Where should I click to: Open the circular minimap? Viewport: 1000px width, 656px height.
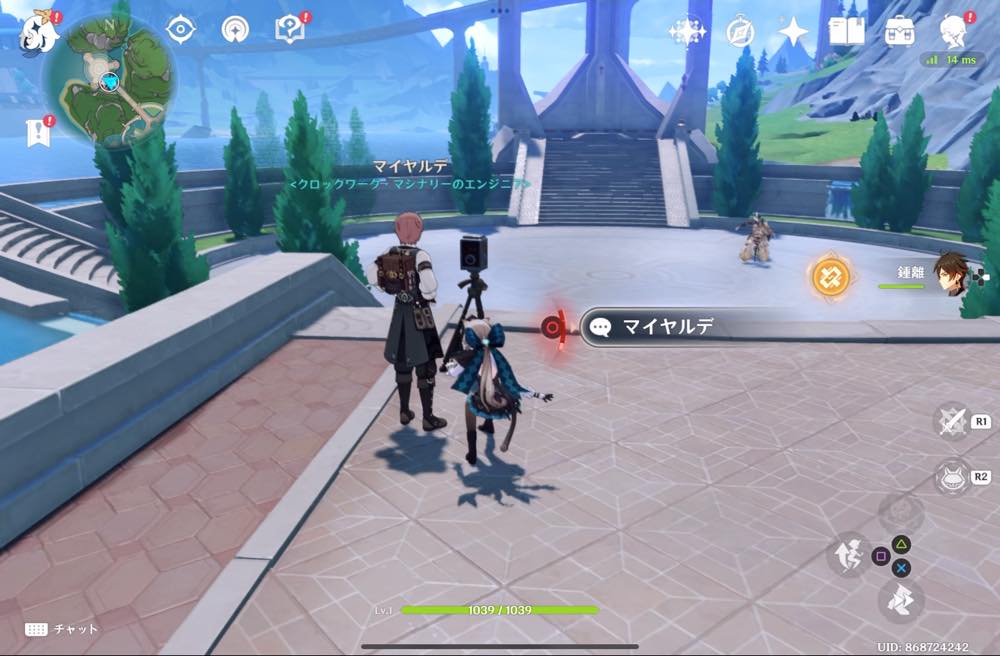tap(109, 81)
